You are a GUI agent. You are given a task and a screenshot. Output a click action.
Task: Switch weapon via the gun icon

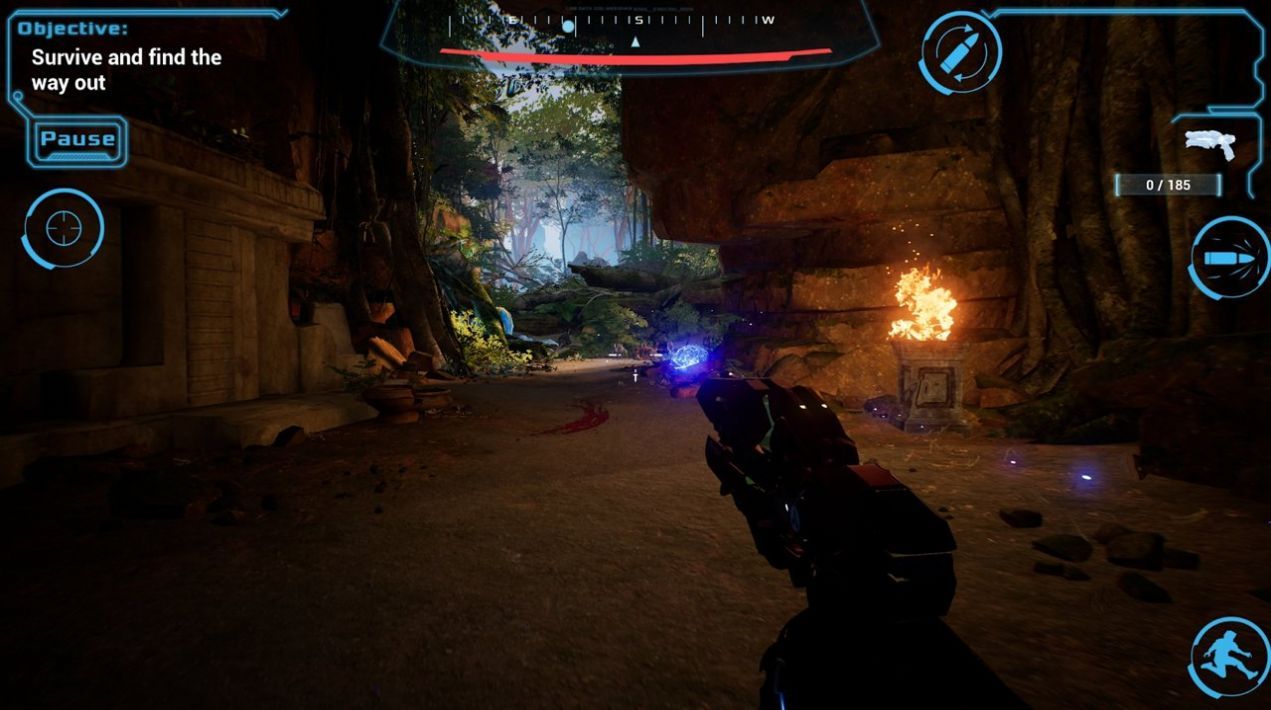(x=1210, y=145)
